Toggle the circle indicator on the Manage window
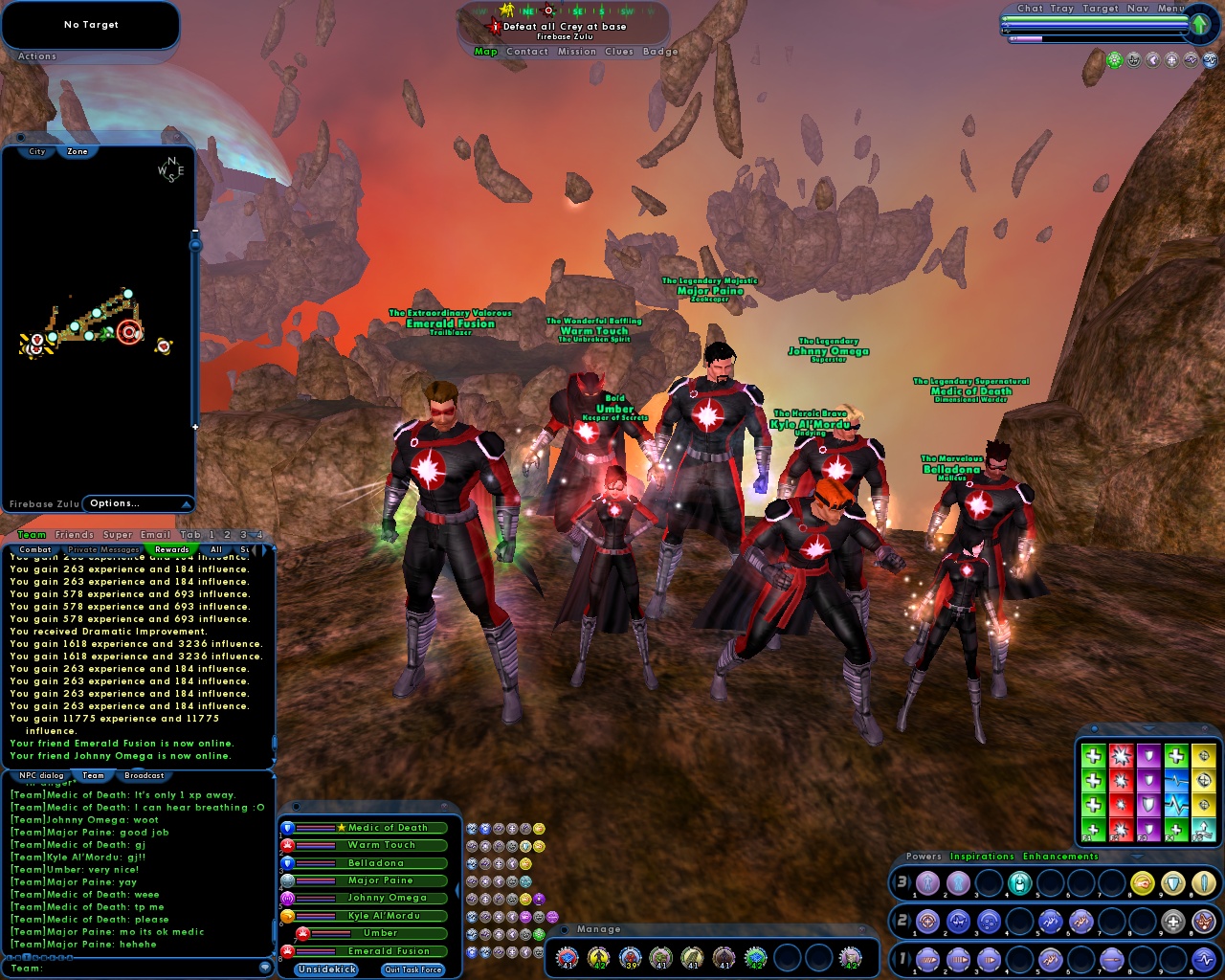The height and width of the screenshot is (980, 1225). (564, 929)
